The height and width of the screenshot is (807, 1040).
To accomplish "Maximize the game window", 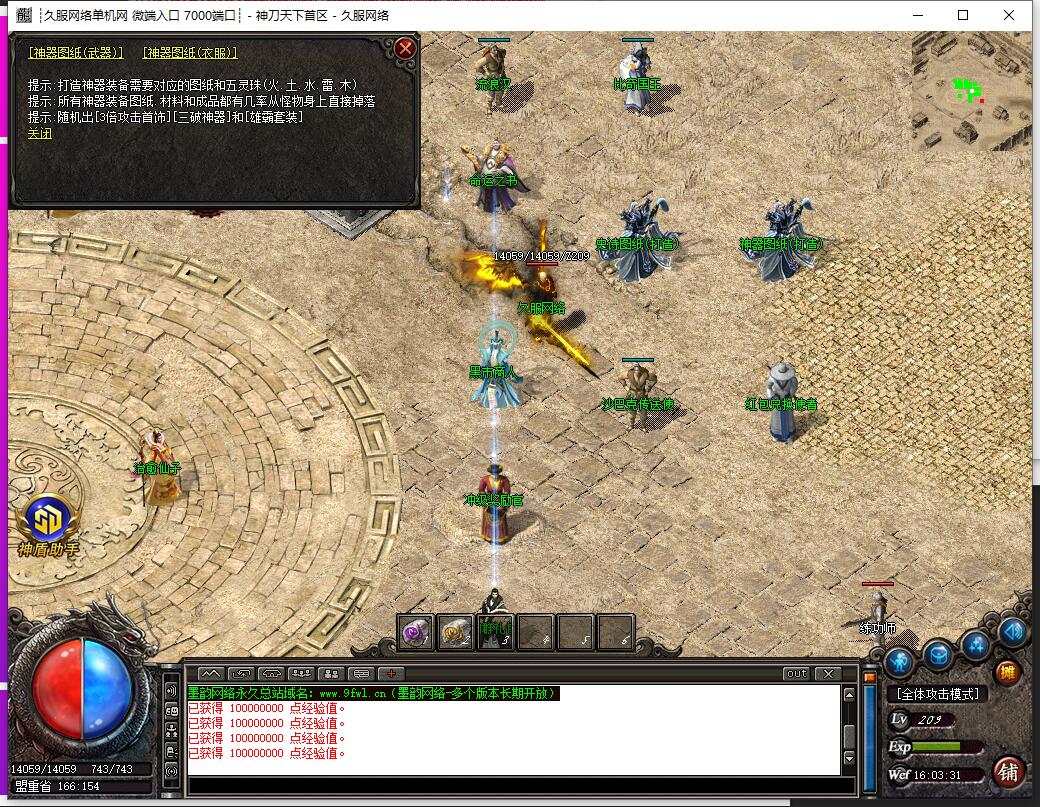I will coord(963,15).
